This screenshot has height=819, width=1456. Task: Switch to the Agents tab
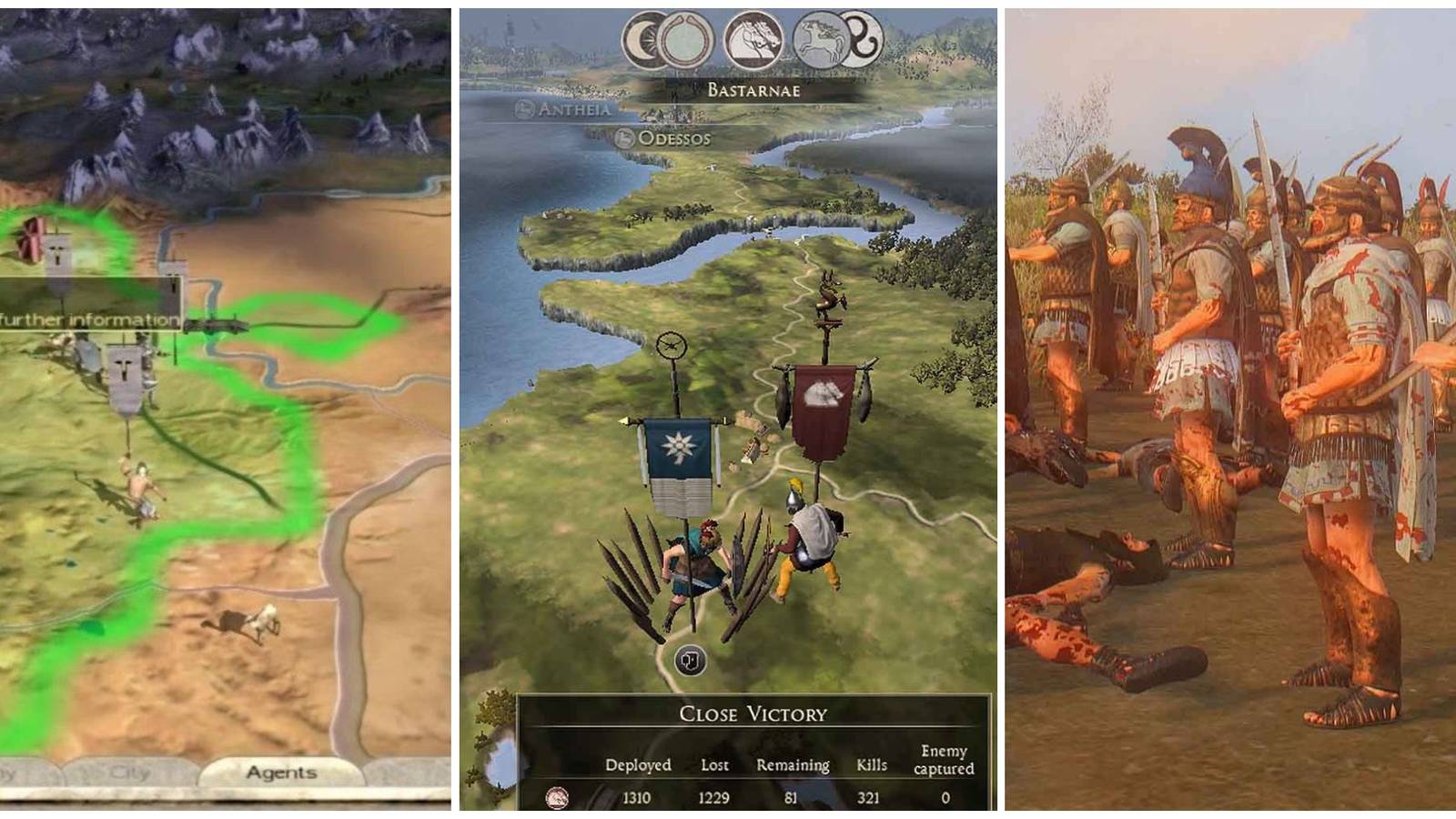[x=281, y=772]
